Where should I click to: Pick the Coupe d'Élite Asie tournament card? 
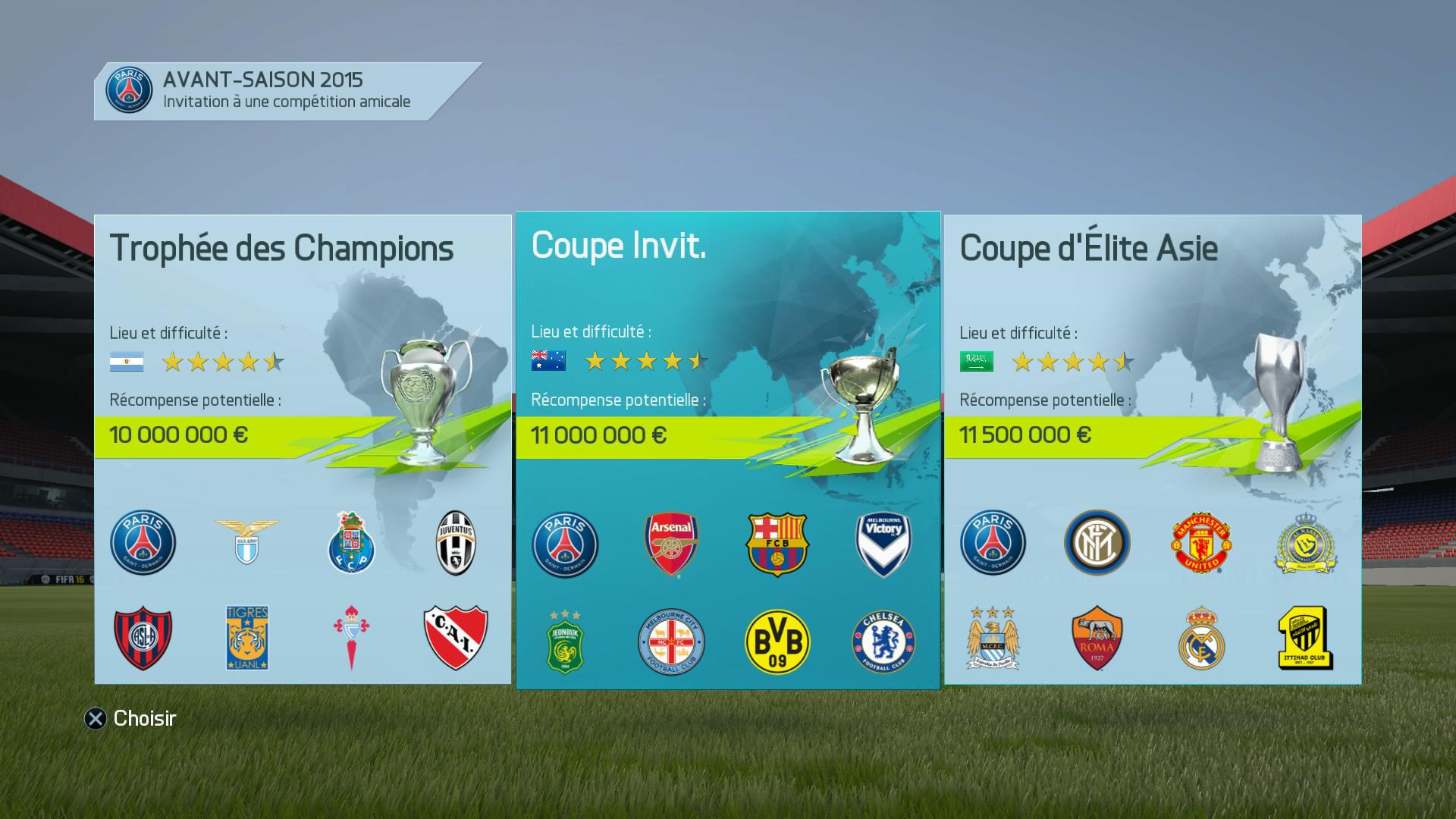pos(1152,449)
